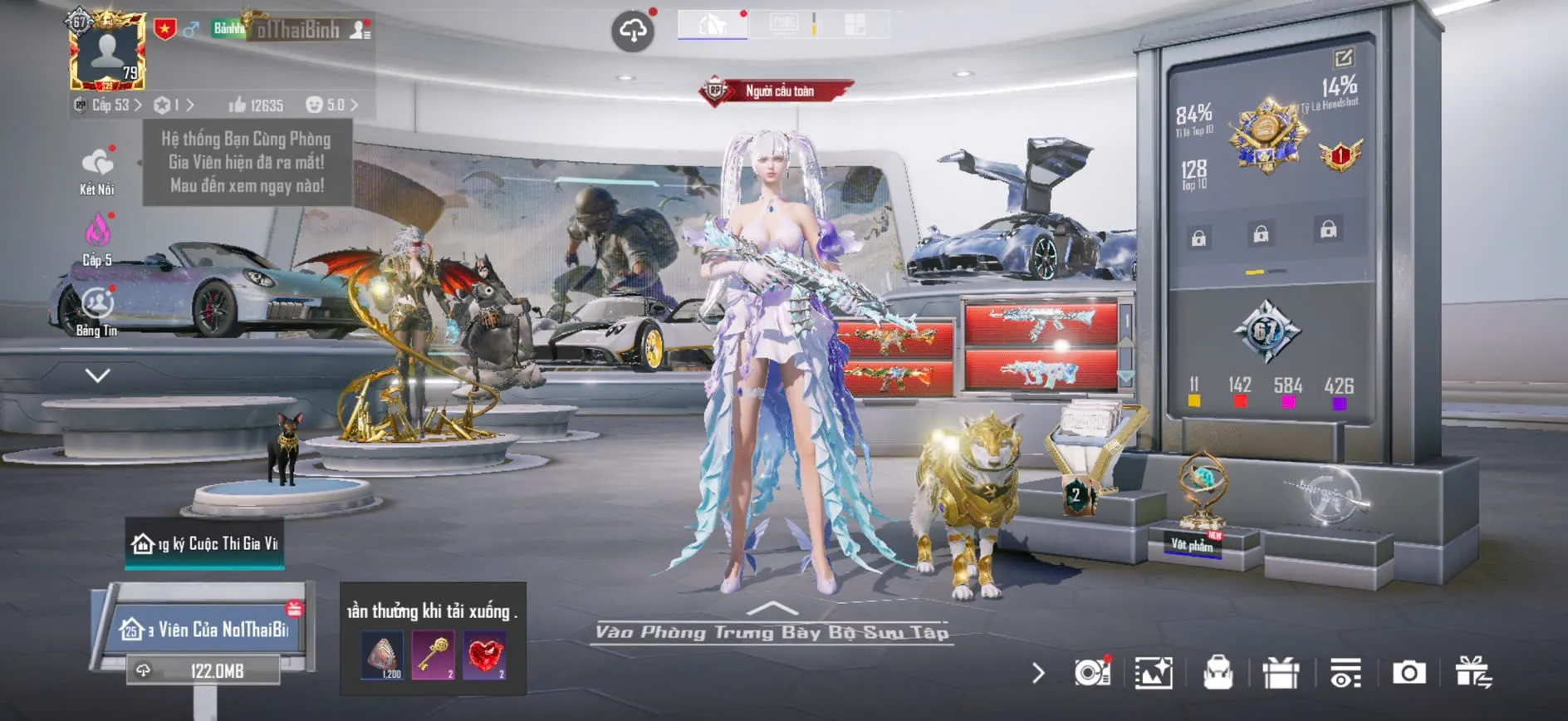This screenshot has height=721, width=1568.
Task: Open the gift box icon
Action: point(1280,673)
